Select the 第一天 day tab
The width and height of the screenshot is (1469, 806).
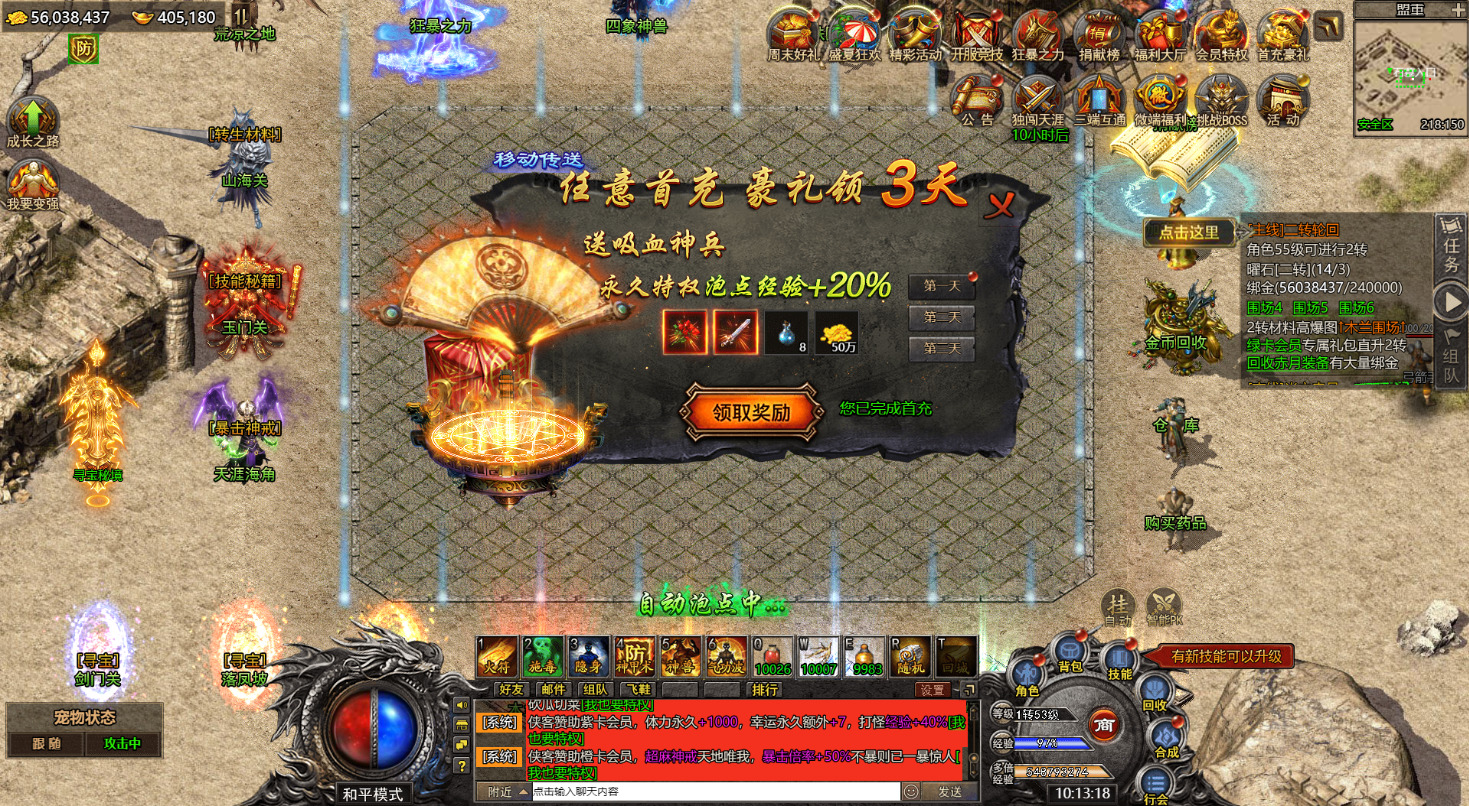pos(941,286)
